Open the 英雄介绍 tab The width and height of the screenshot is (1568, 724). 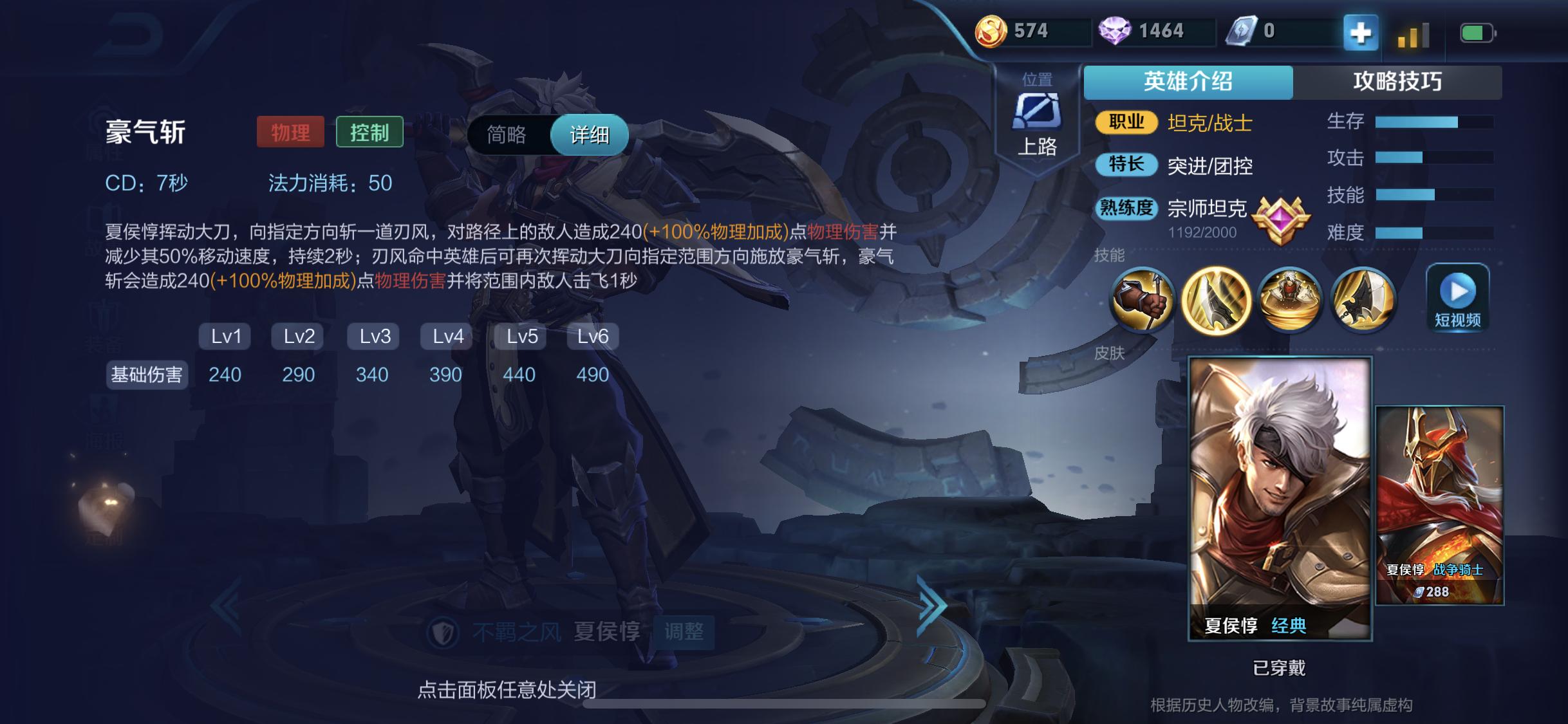[1188, 82]
